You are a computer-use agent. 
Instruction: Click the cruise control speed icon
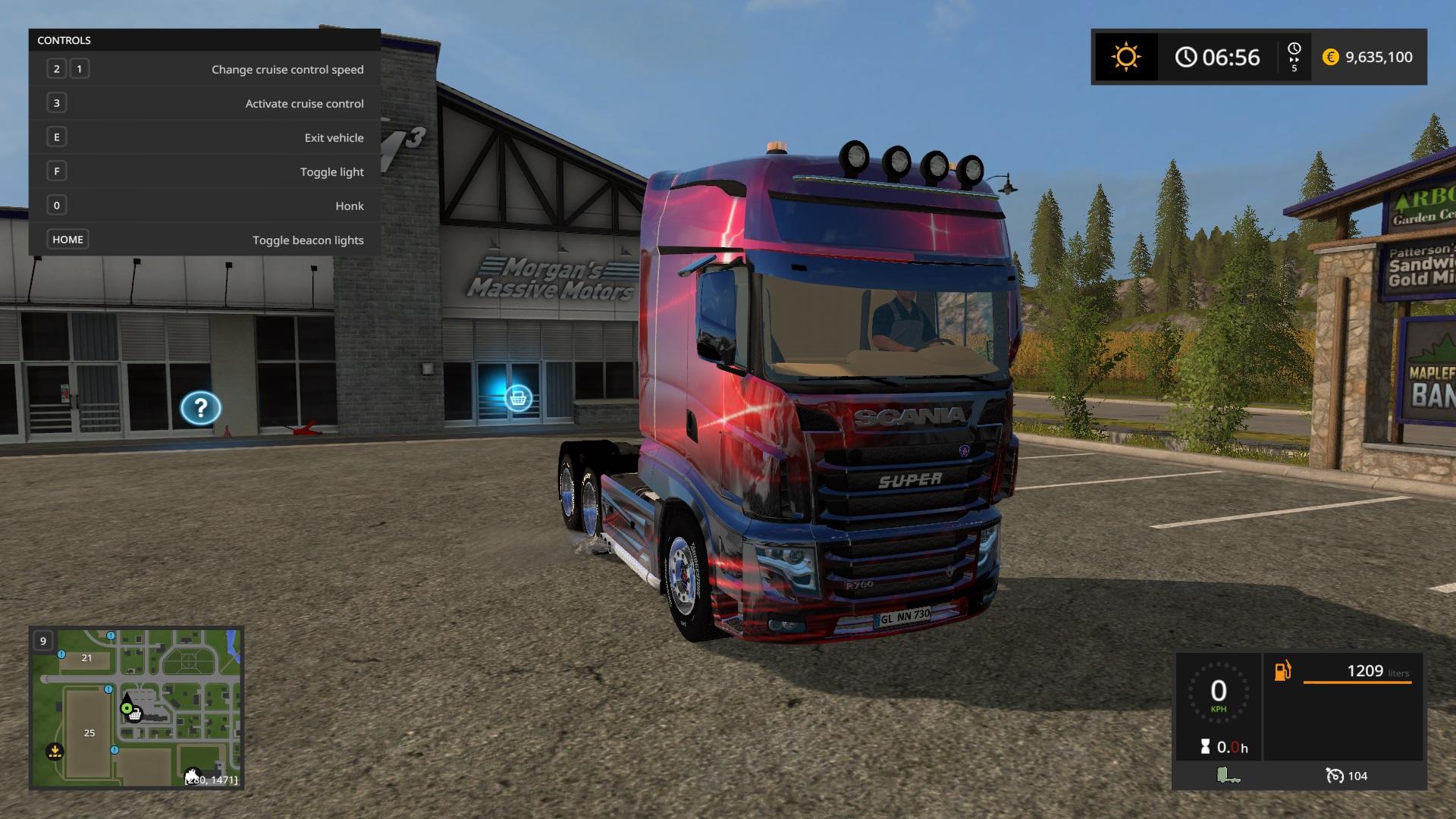pyautogui.click(x=1334, y=776)
